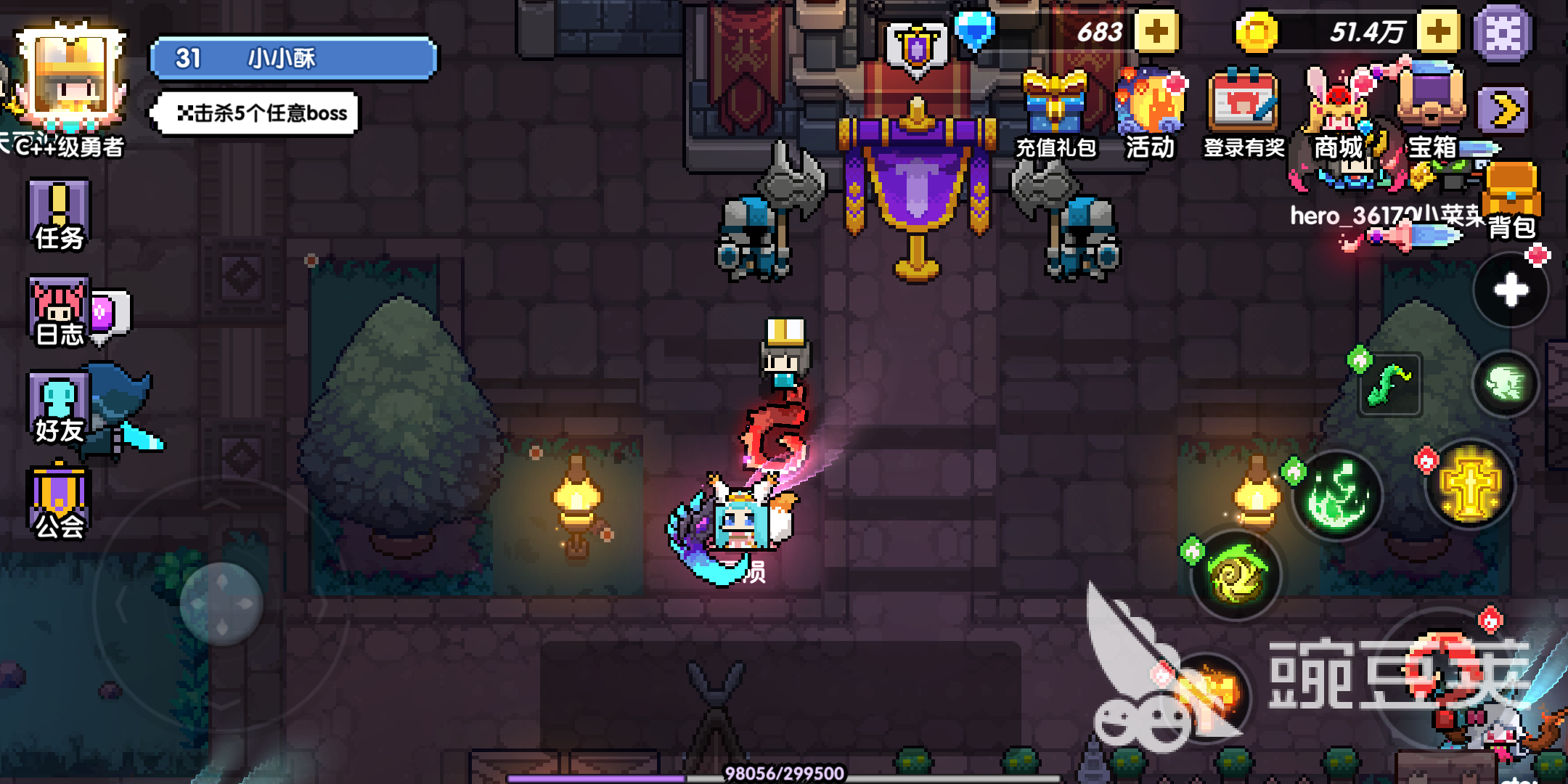
Task: Add more diamonds with the plus button
Action: click(x=1156, y=32)
